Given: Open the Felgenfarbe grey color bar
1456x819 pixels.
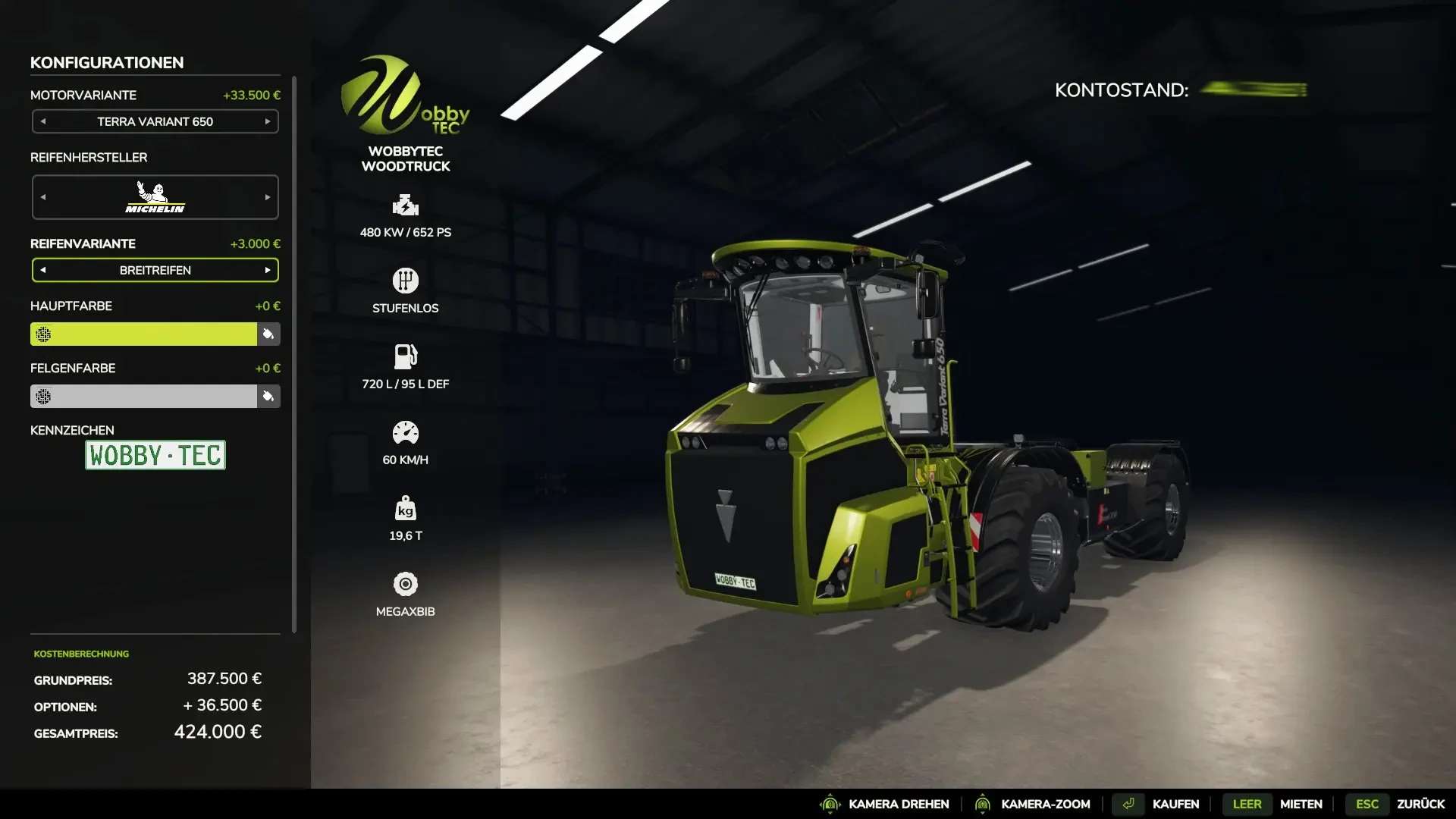Looking at the screenshot, I should point(144,396).
